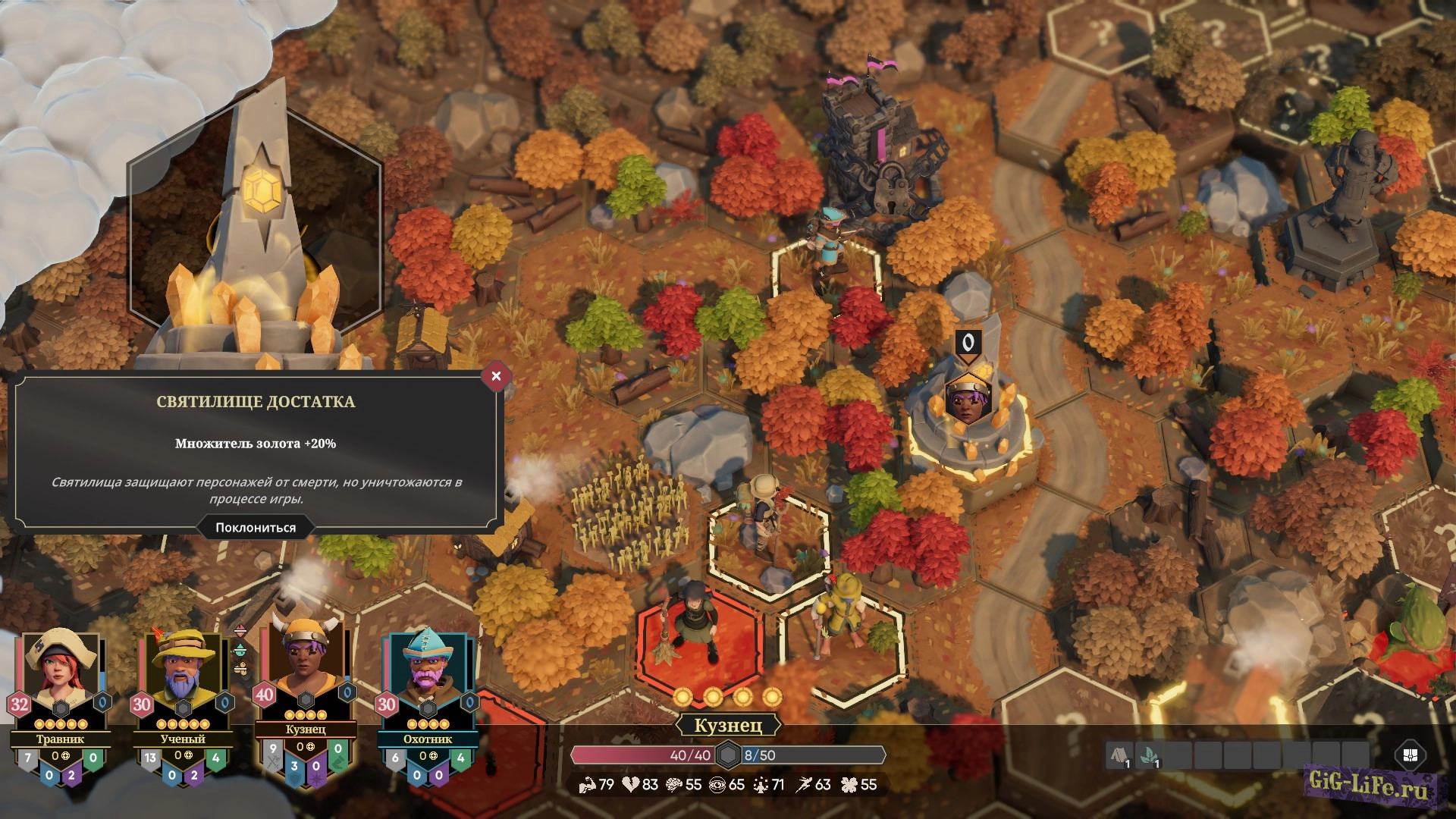
Task: Click the Поклониться button
Action: click(256, 528)
